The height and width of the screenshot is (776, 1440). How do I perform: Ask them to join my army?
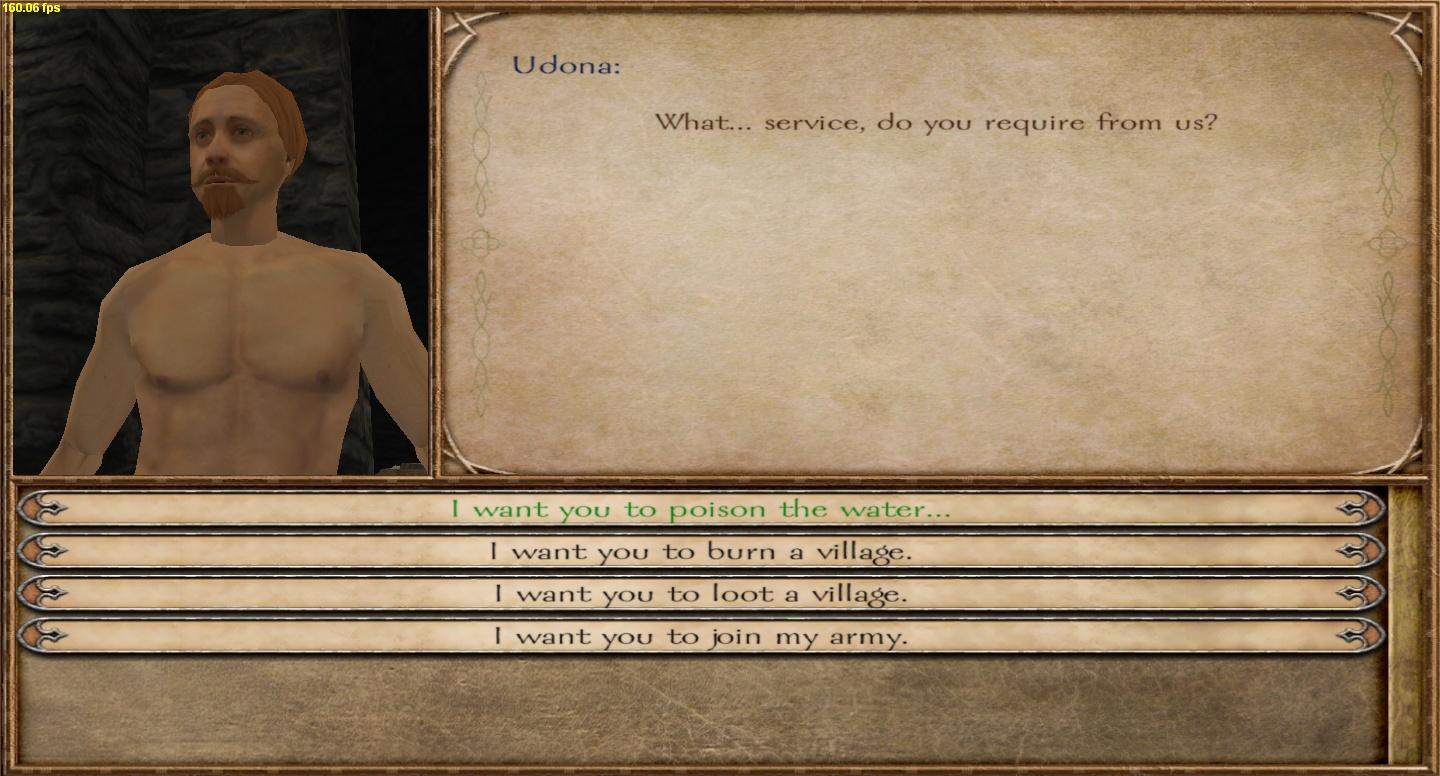pos(700,636)
